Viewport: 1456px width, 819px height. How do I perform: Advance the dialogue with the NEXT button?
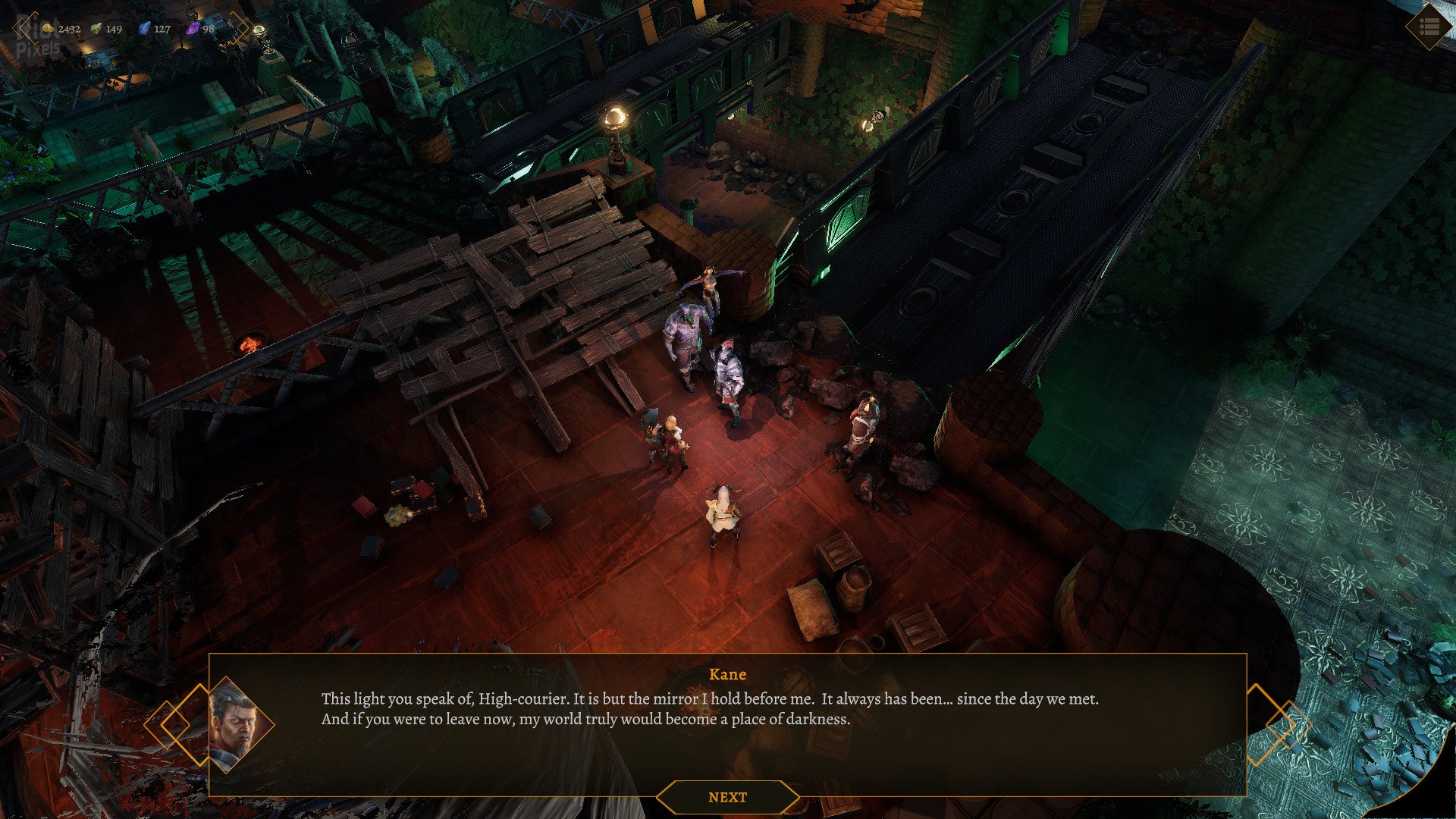727,797
